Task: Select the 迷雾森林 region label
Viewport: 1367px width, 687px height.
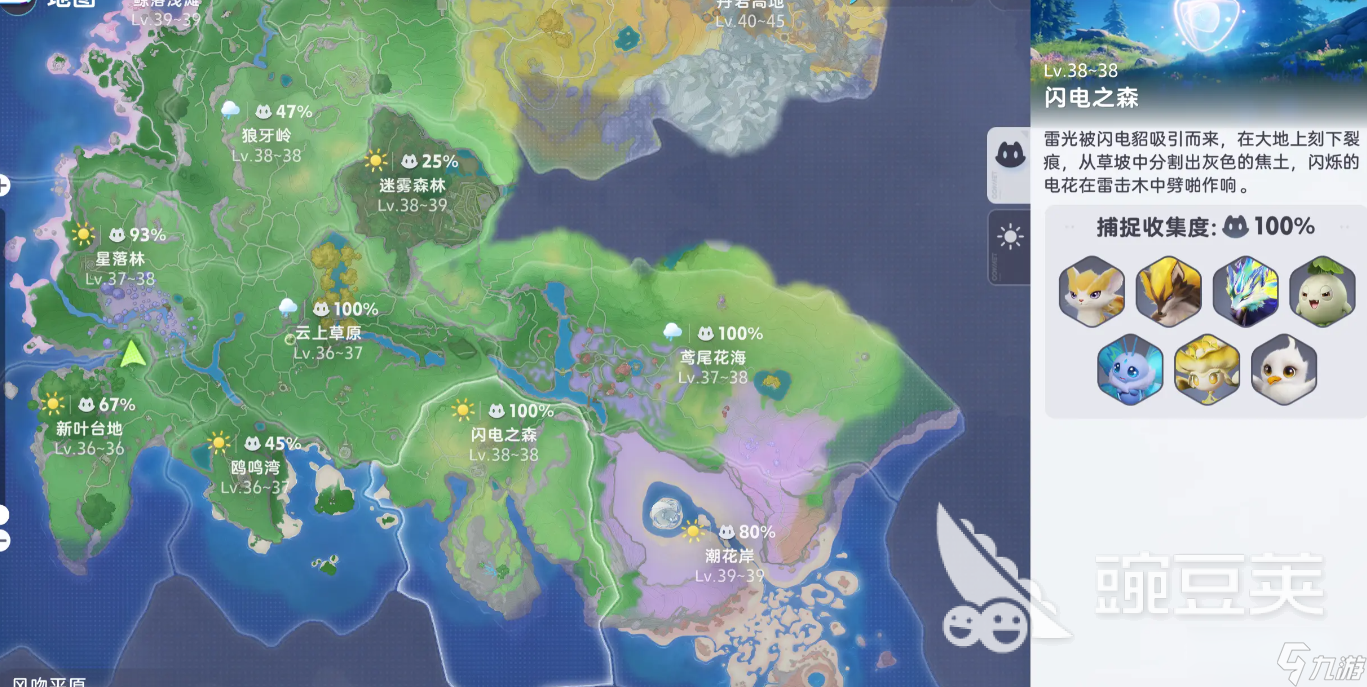Action: point(412,185)
